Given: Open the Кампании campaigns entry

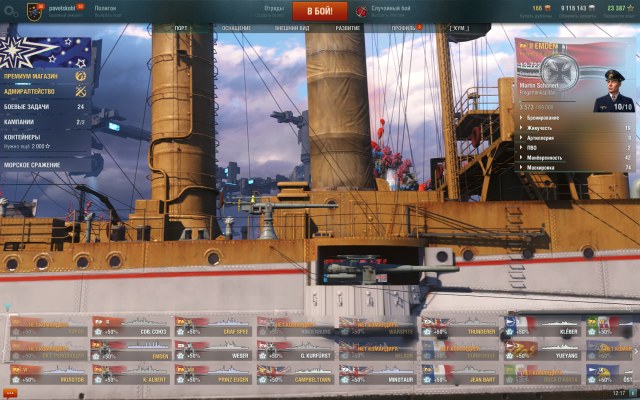Looking at the screenshot, I should [x=44, y=121].
